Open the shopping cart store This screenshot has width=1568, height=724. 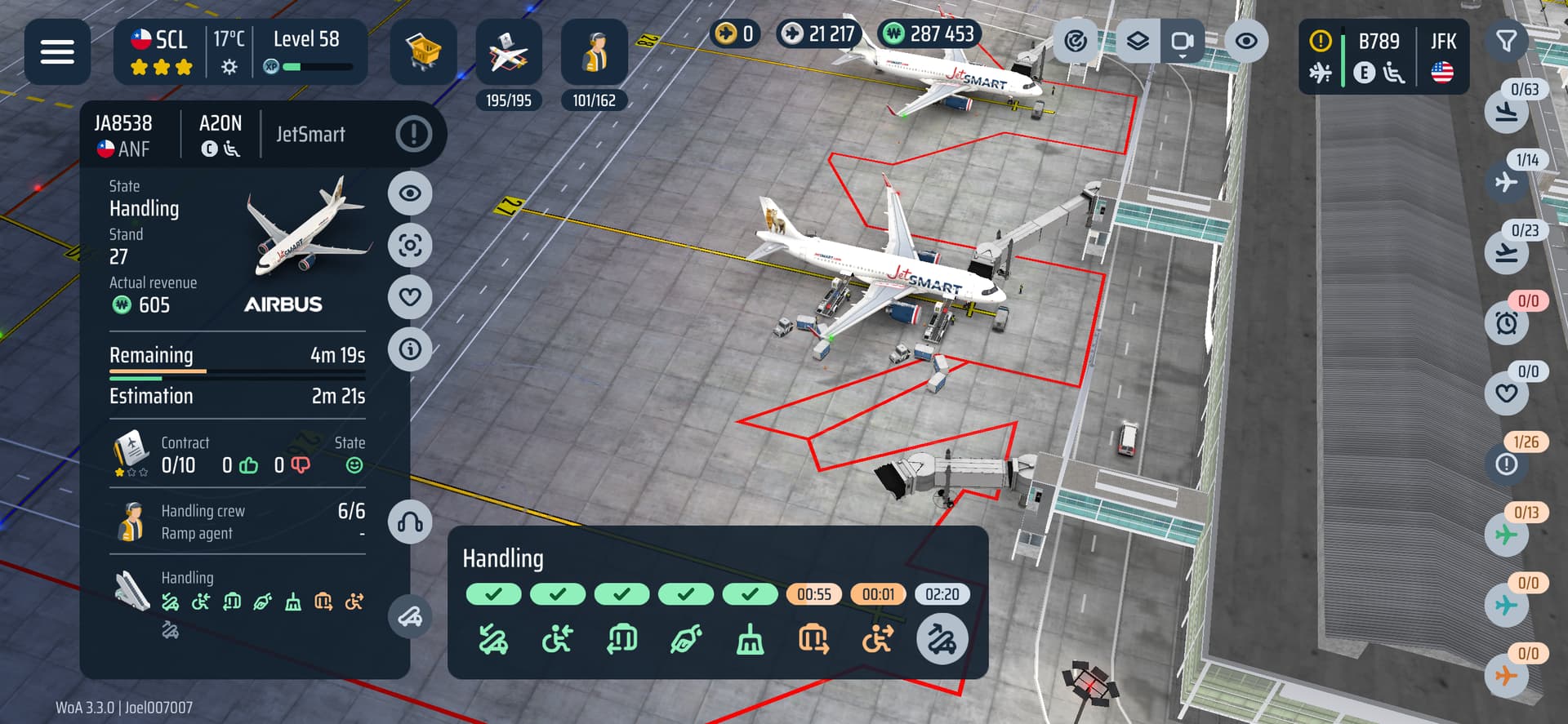pos(423,52)
